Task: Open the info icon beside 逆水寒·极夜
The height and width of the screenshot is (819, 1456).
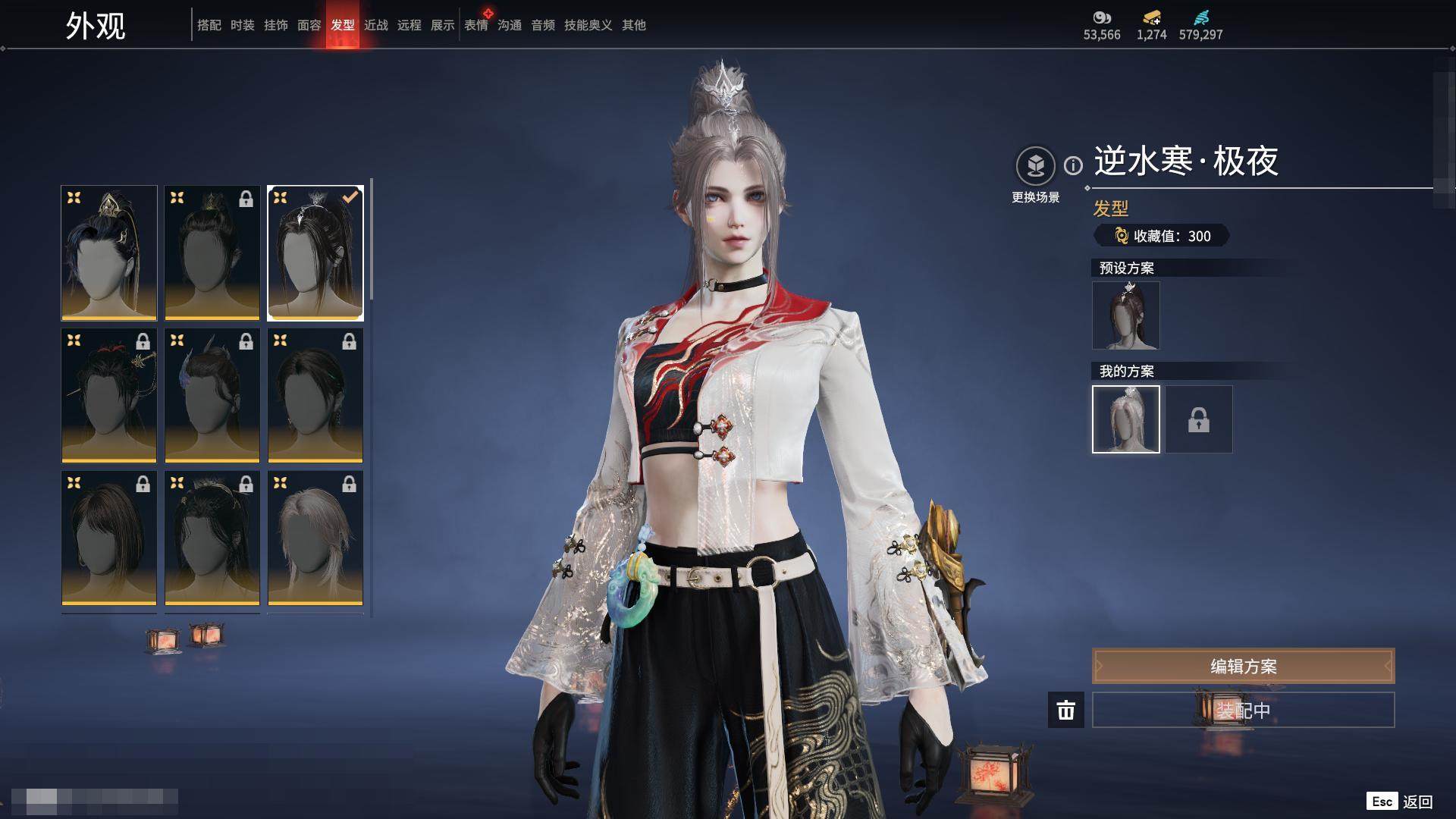Action: (1073, 165)
